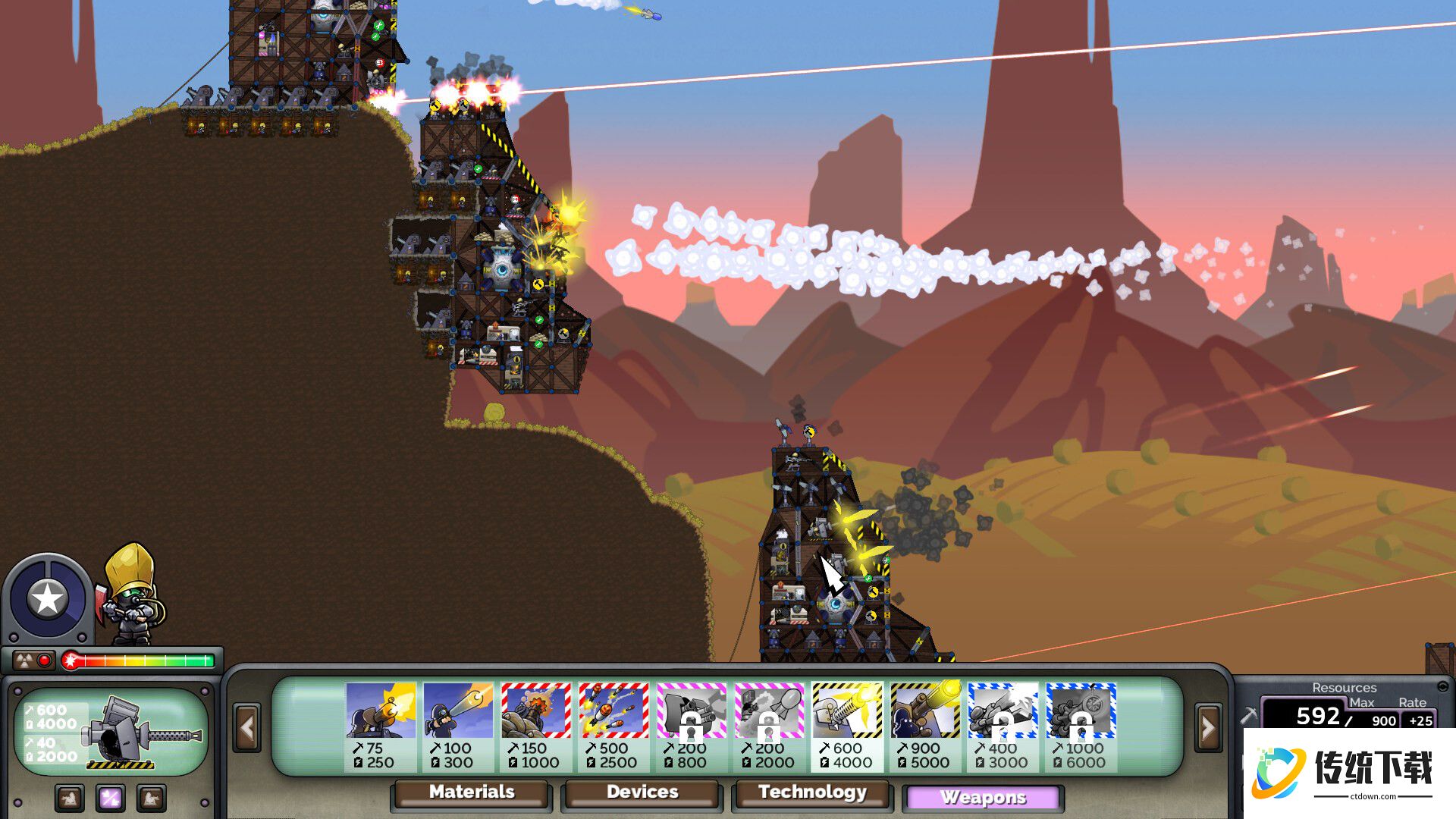Select the plasma laser weapon costing 600 metal
Image resolution: width=1456 pixels, height=819 pixels.
pyautogui.click(x=847, y=726)
